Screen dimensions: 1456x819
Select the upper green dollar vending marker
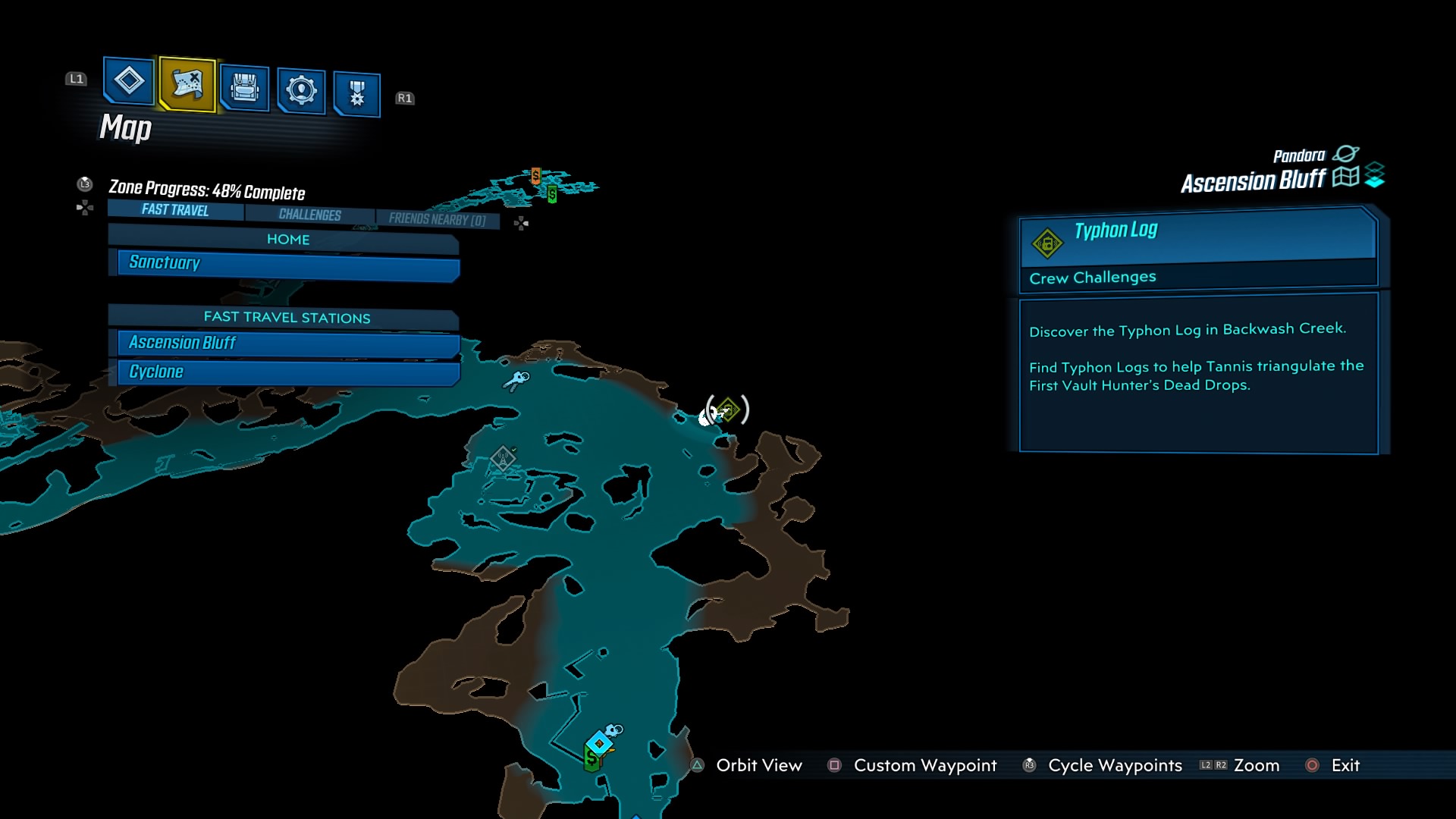[x=552, y=195]
